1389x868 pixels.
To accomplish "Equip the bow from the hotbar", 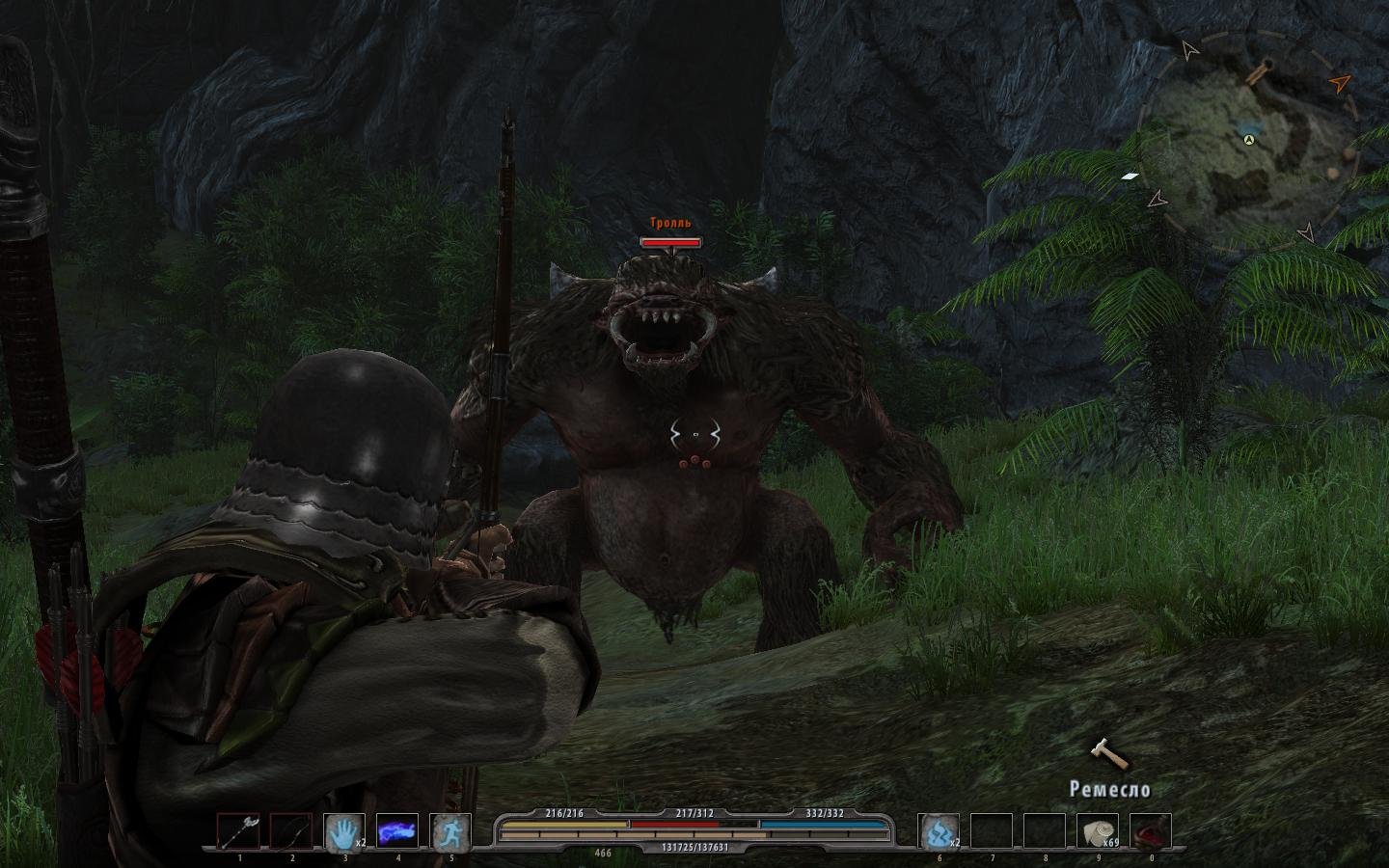I will point(291,832).
